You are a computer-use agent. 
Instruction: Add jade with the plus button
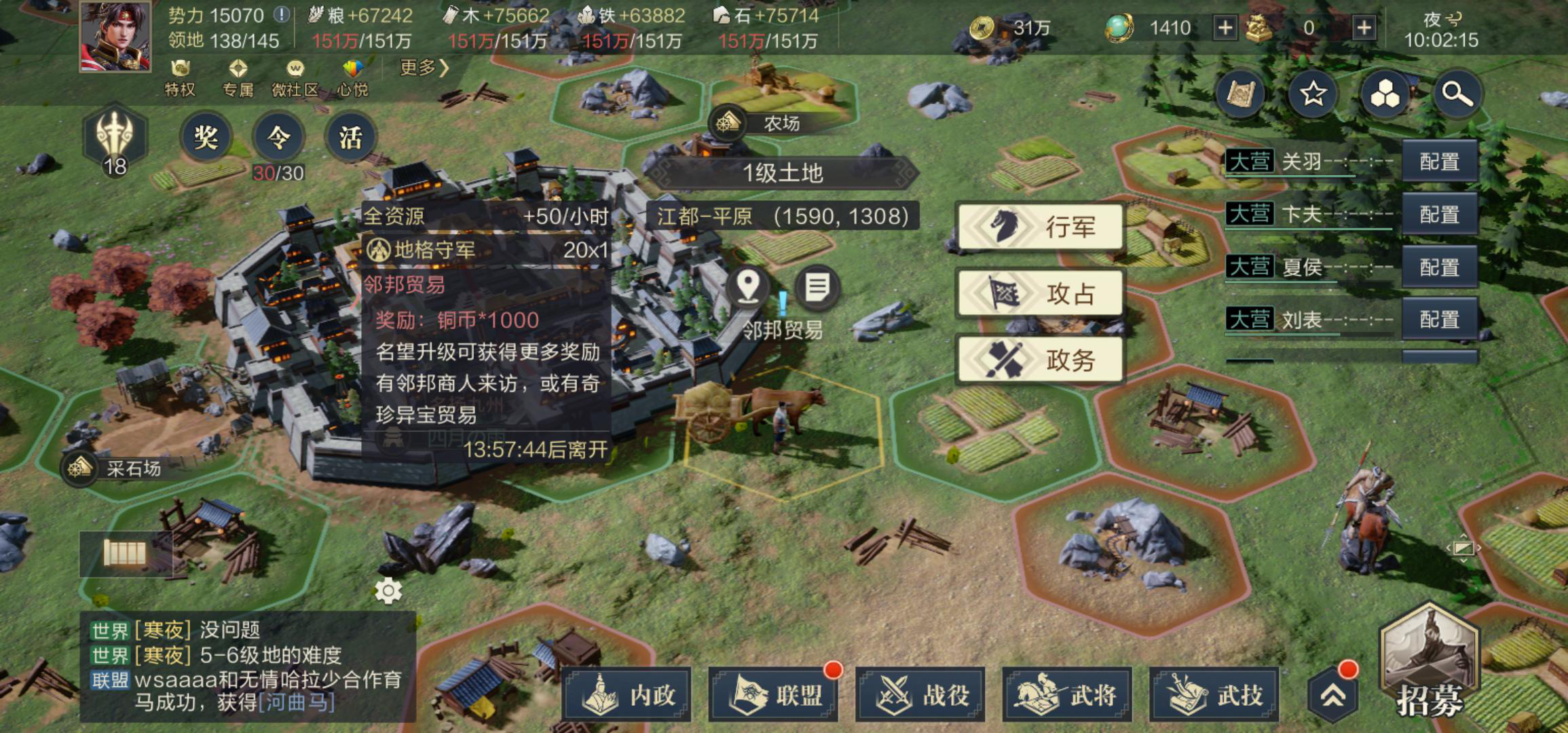[x=1225, y=28]
